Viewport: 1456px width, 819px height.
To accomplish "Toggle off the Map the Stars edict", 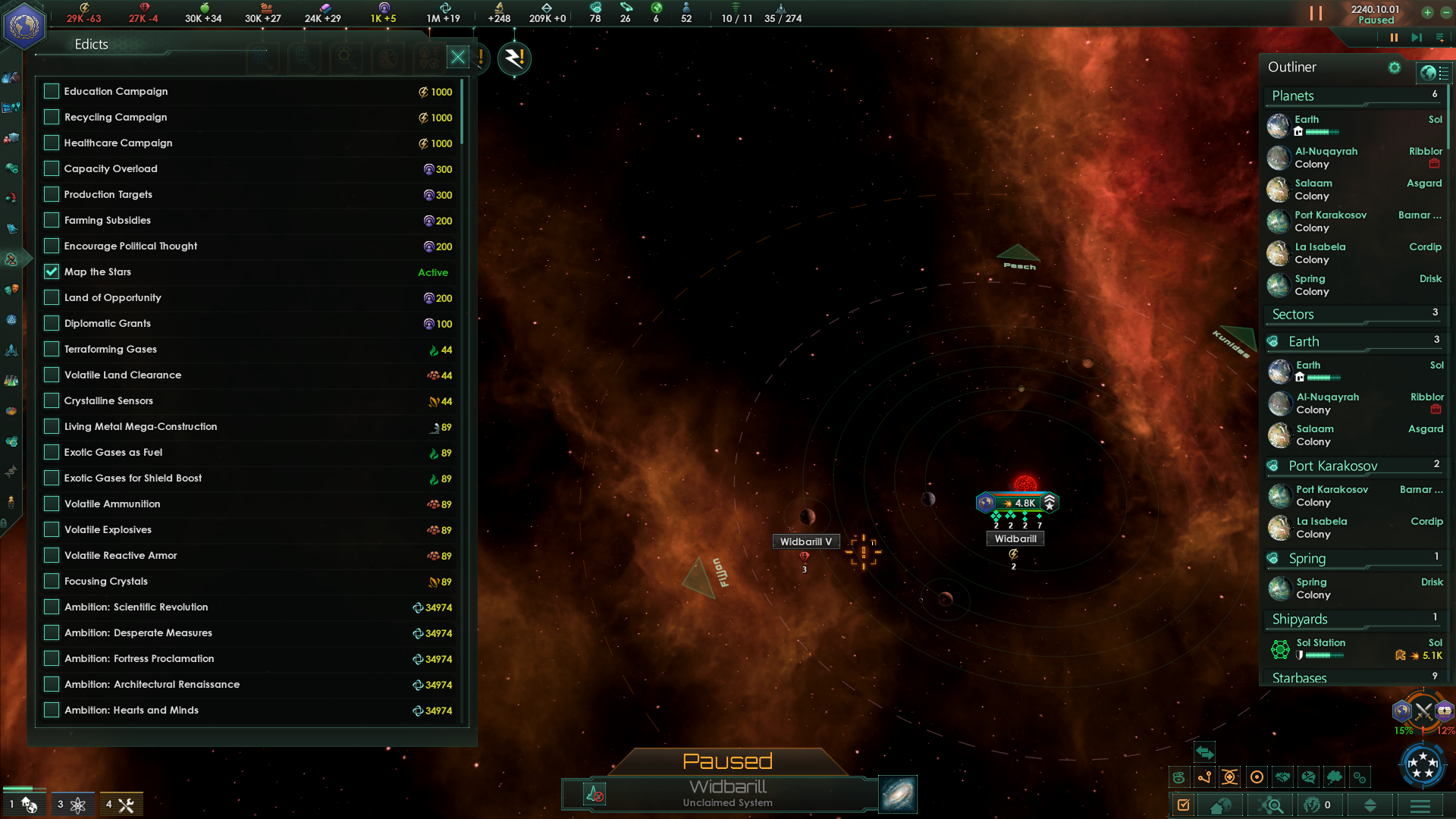I will [x=52, y=272].
